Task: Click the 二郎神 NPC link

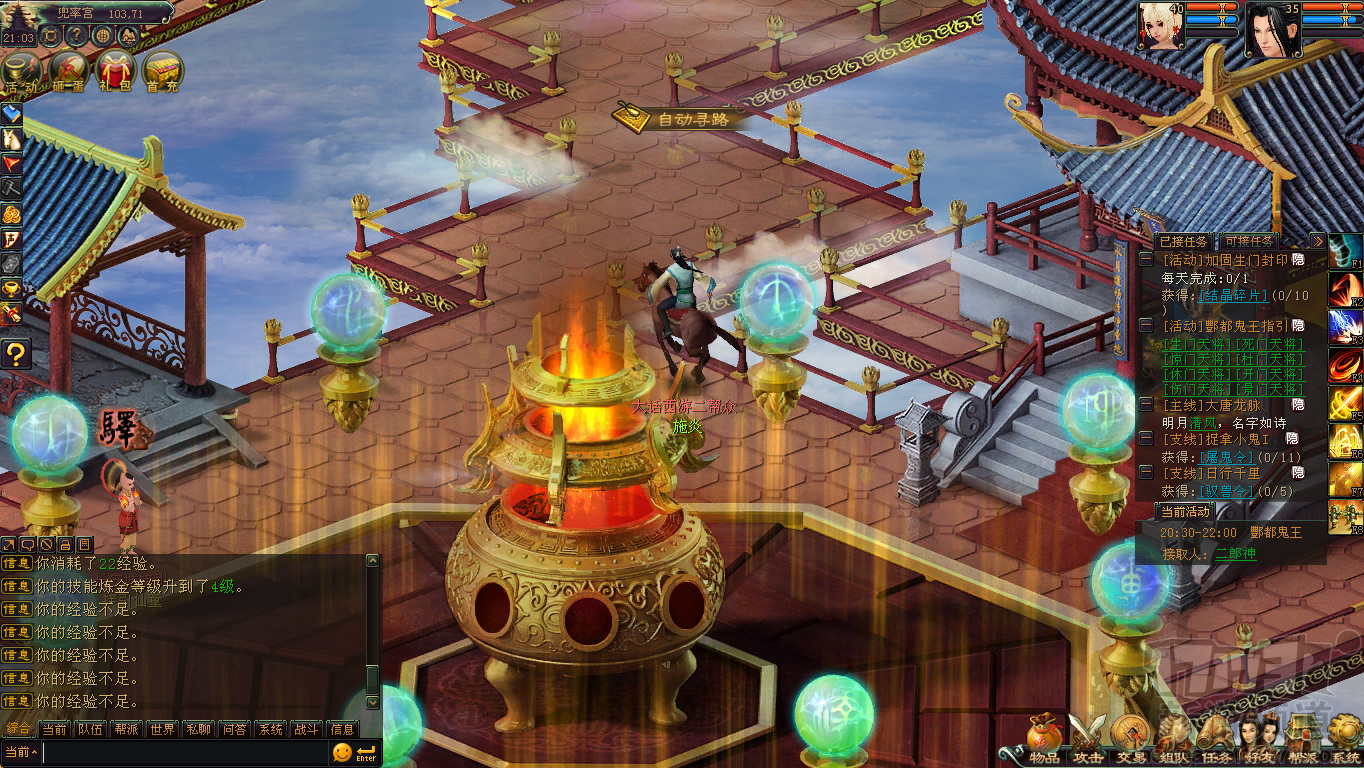Action: tap(1235, 553)
